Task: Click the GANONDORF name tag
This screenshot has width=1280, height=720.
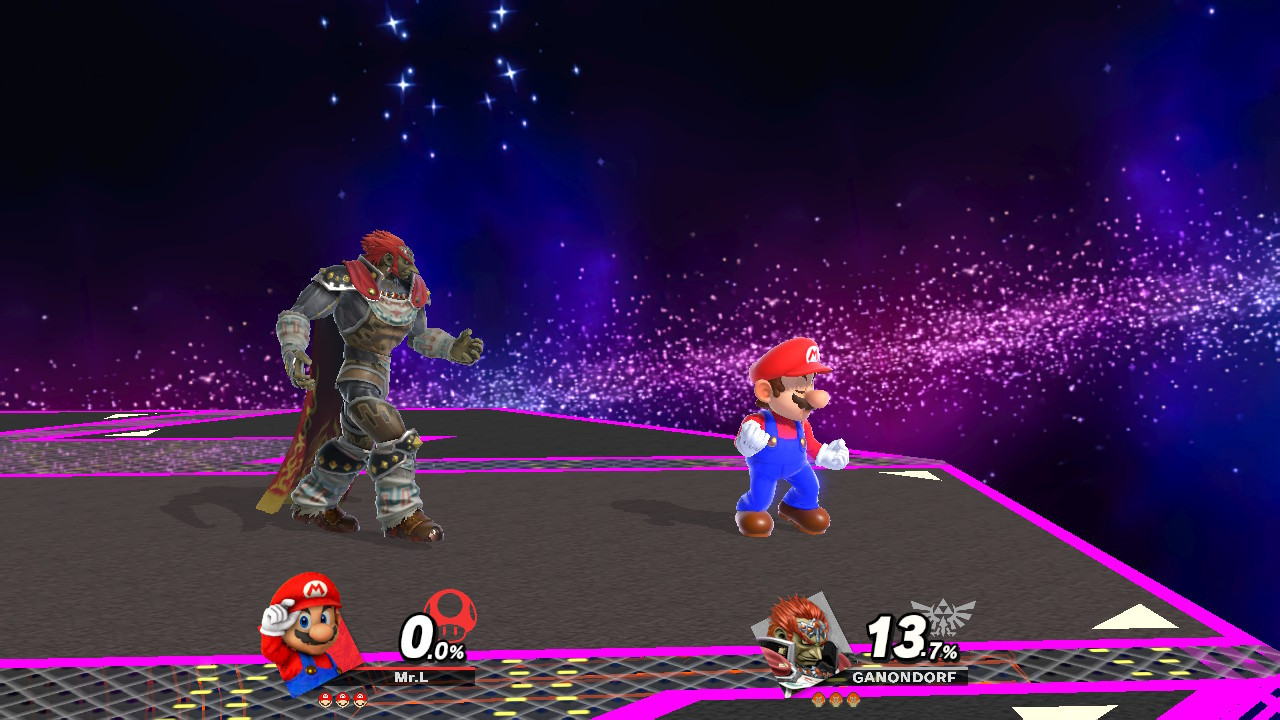Action: pyautogui.click(x=904, y=676)
